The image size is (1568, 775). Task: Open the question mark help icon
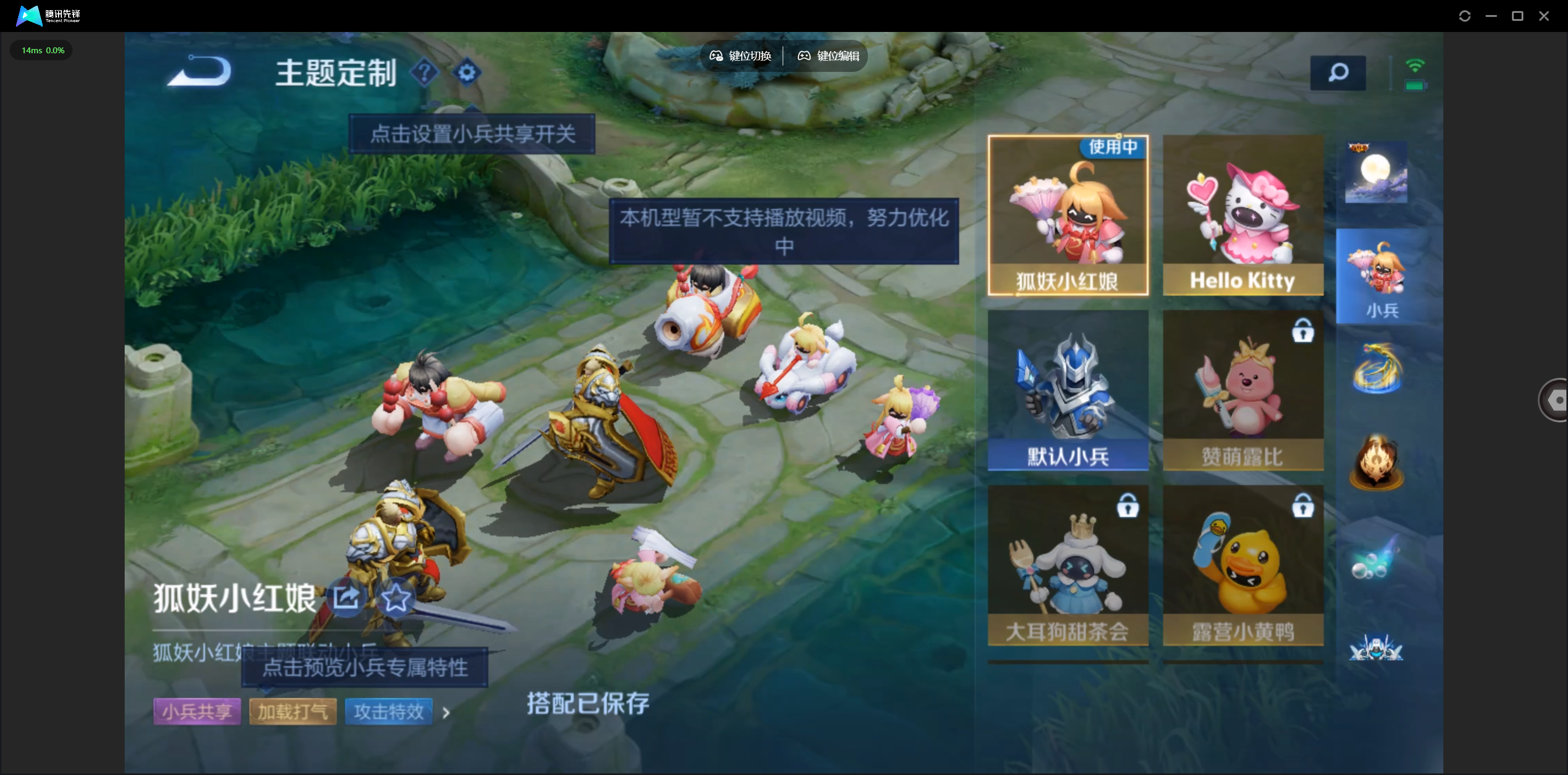(424, 73)
